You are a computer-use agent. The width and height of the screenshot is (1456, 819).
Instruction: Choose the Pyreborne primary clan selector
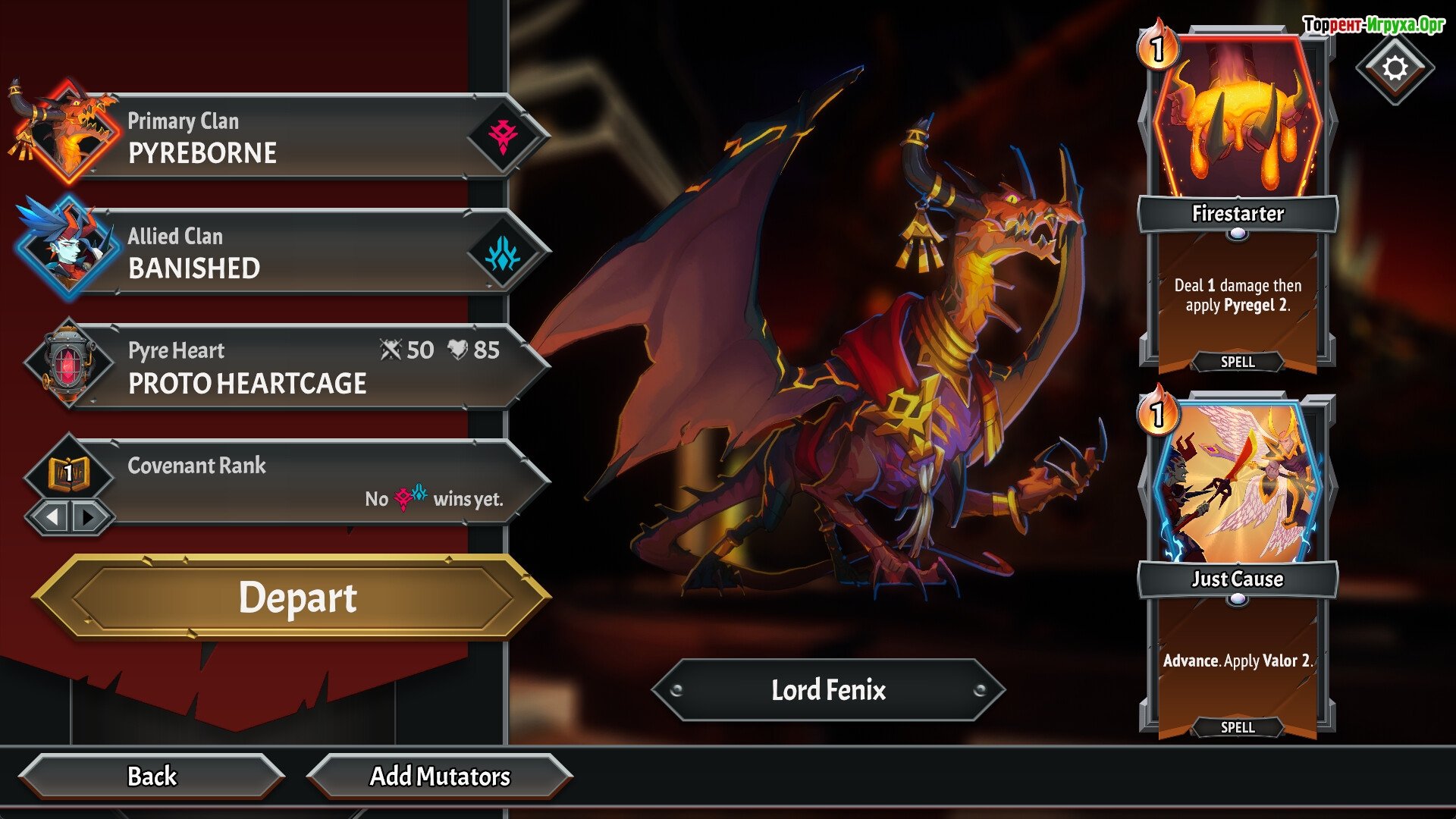click(x=303, y=137)
